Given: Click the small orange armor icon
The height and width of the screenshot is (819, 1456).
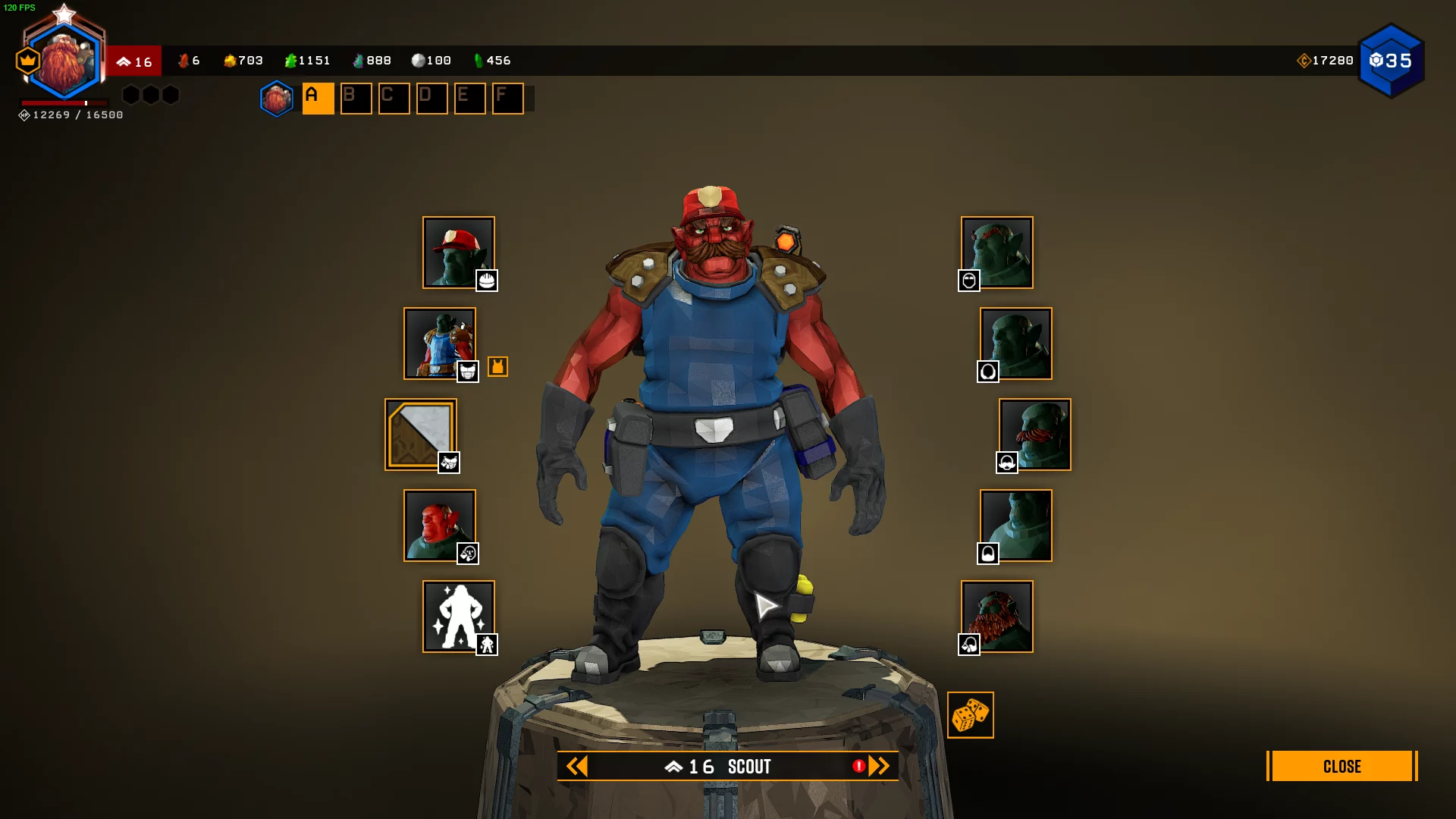Looking at the screenshot, I should click(497, 367).
